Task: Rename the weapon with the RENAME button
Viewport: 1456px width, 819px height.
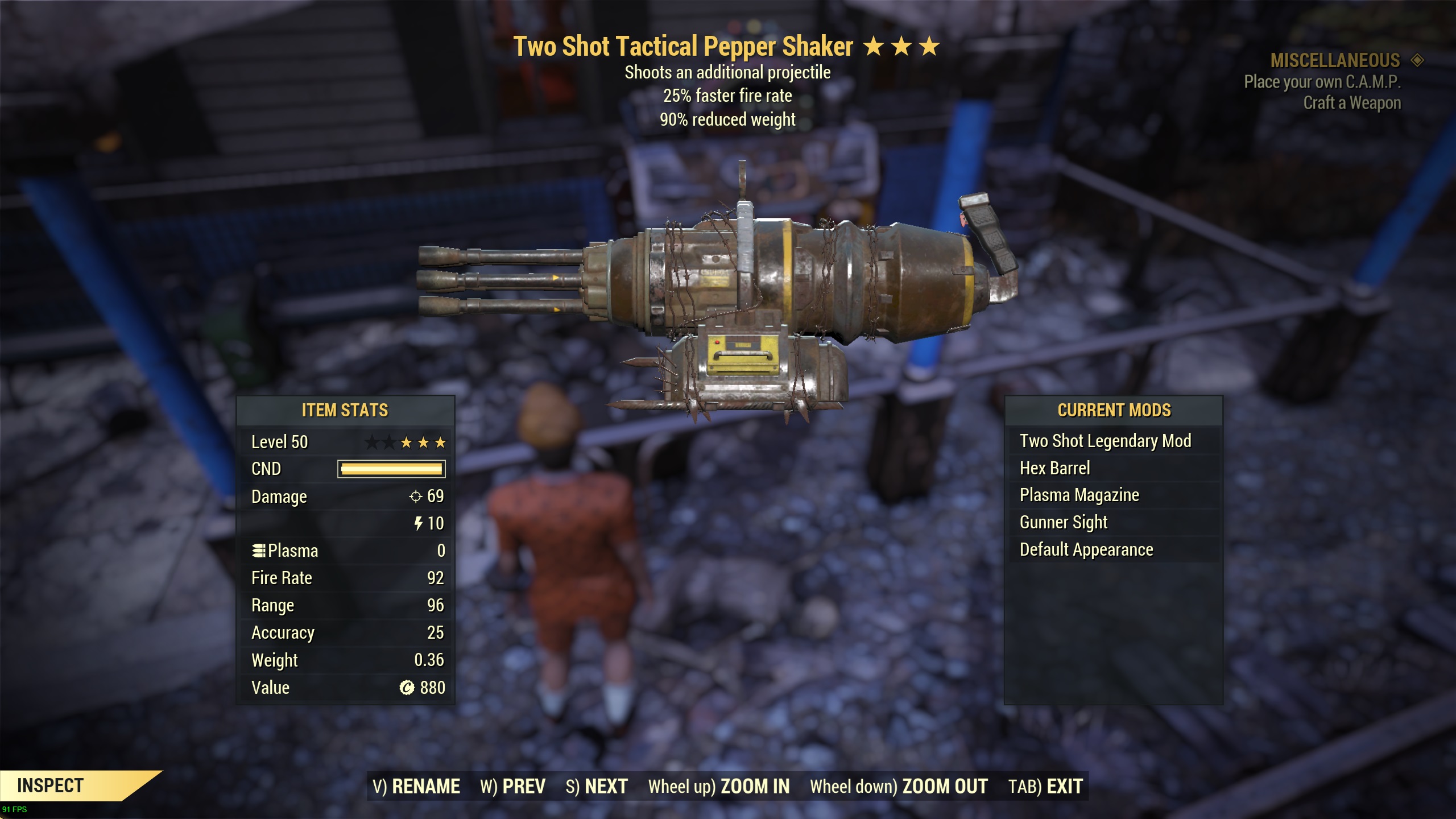Action: 416,787
